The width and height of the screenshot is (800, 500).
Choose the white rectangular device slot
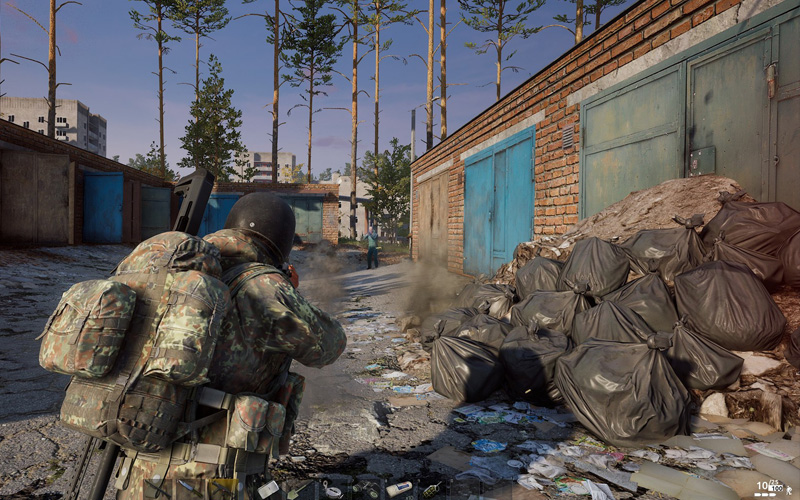pyautogui.click(x=267, y=489)
